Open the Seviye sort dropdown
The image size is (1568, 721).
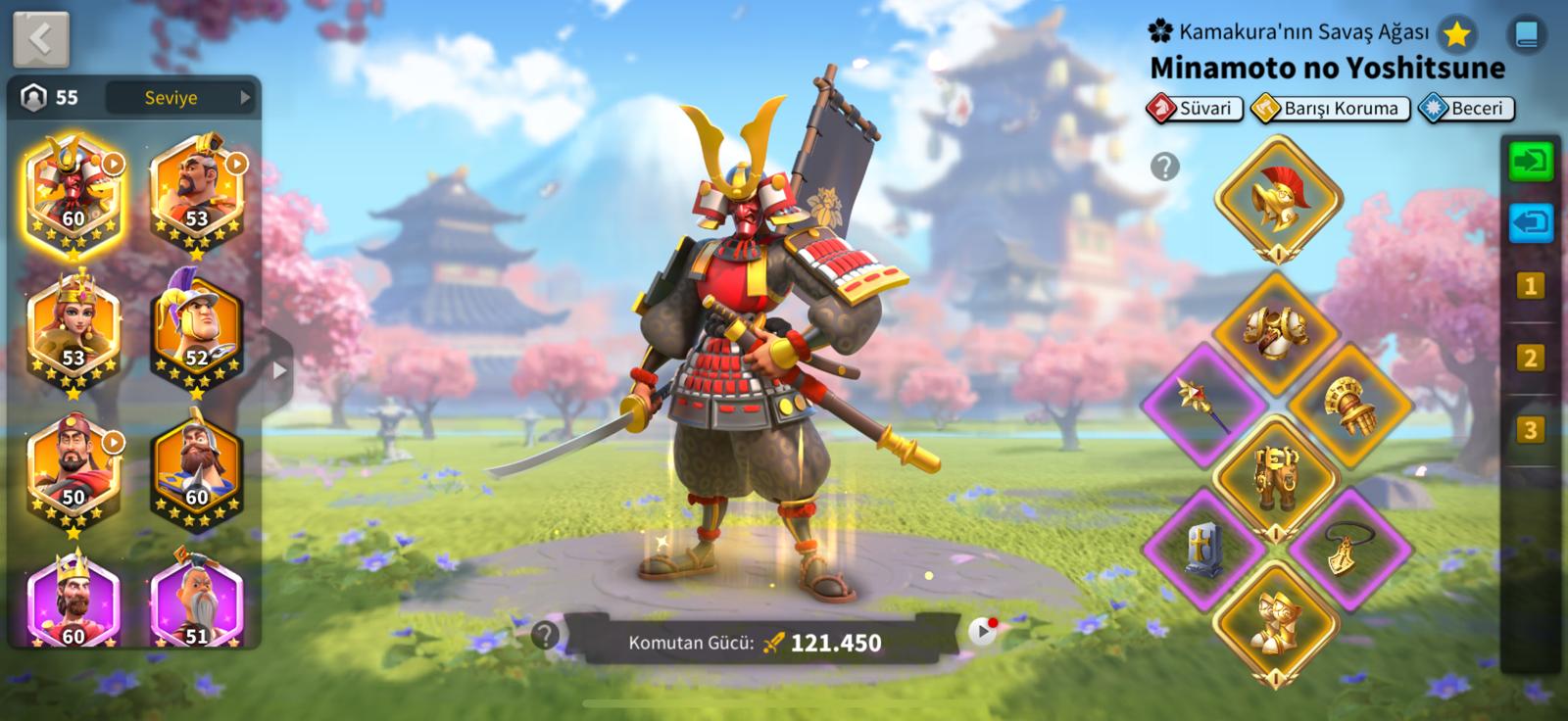(x=181, y=97)
